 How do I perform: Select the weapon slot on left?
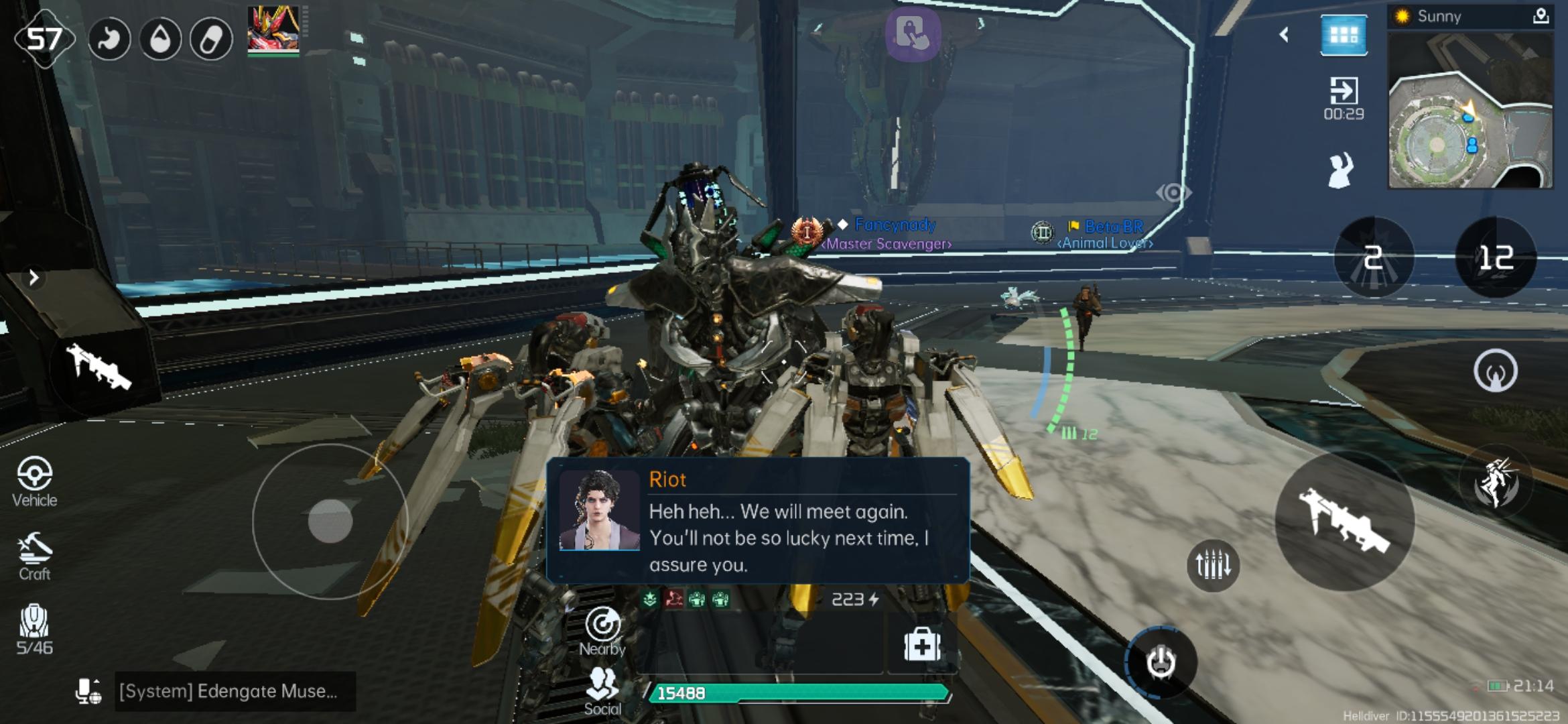[x=101, y=368]
